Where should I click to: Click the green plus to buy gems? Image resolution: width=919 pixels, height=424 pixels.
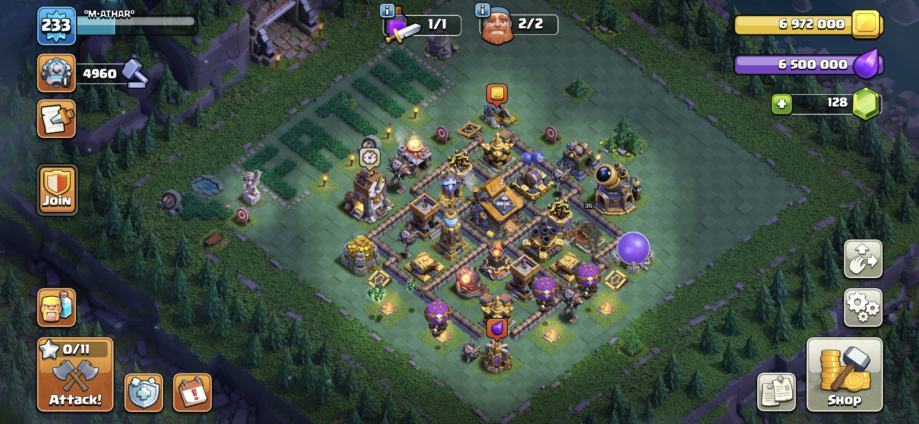pos(783,103)
